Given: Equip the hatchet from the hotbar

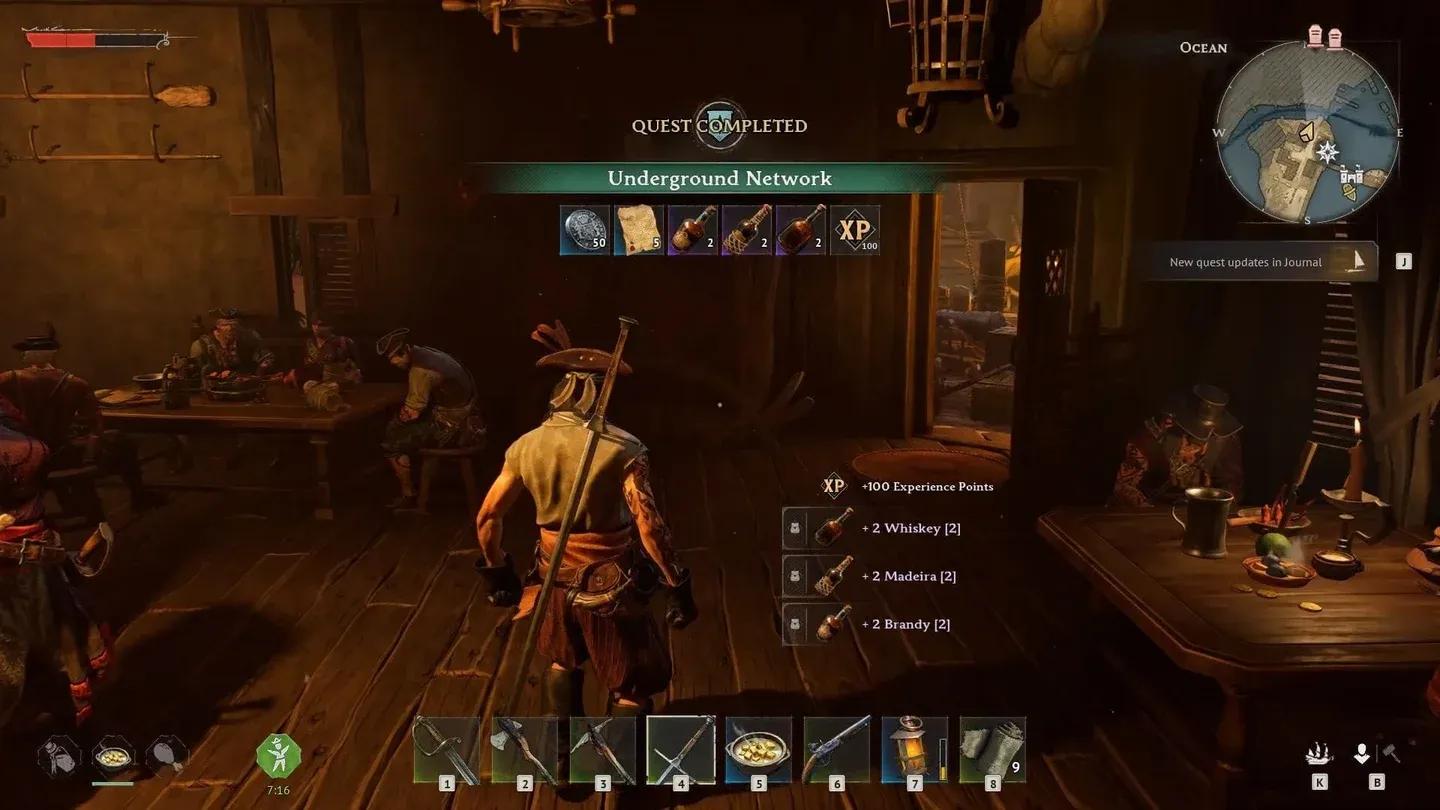Looking at the screenshot, I should pos(524,750).
